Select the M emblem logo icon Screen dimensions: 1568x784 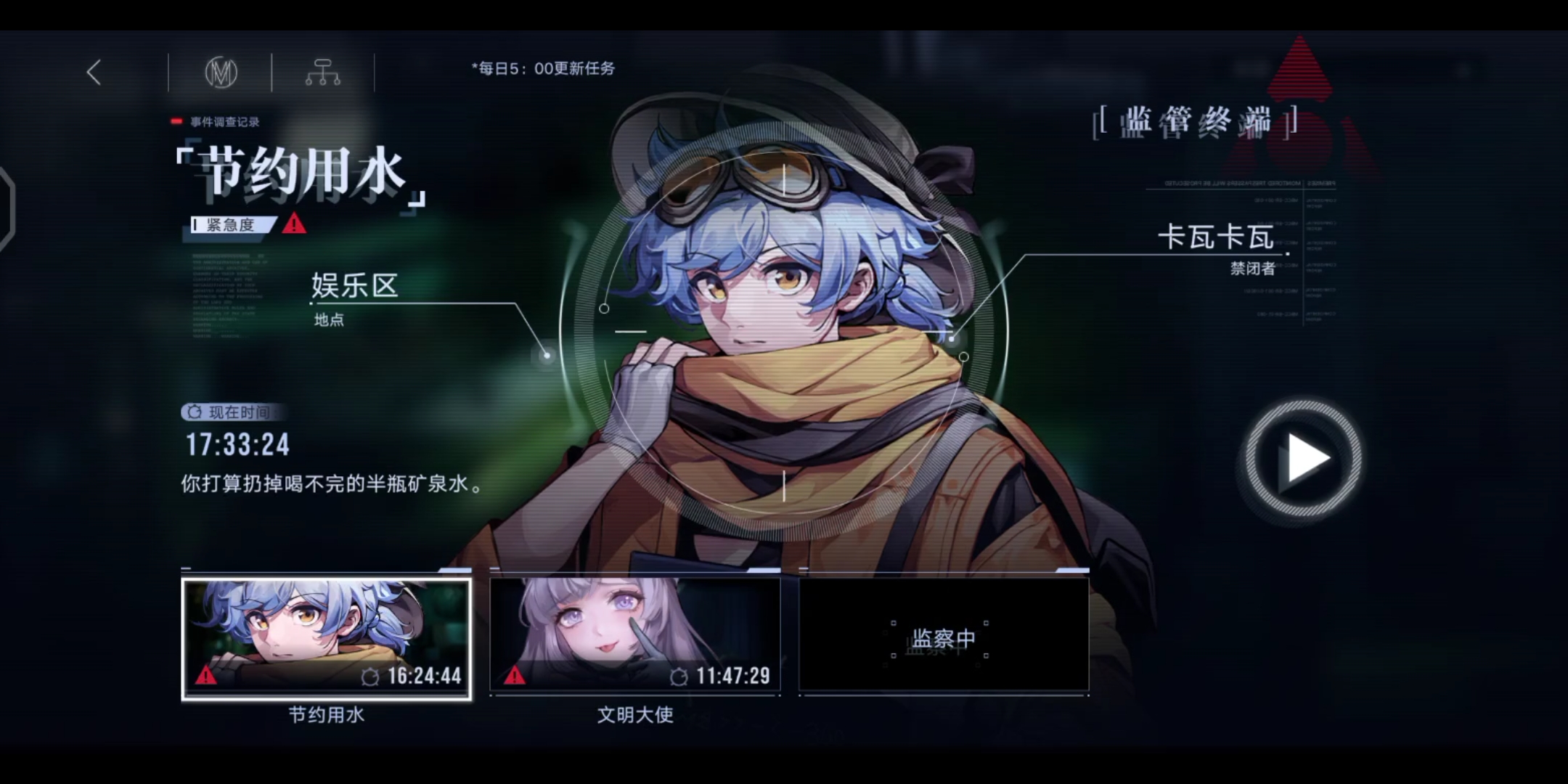(220, 73)
